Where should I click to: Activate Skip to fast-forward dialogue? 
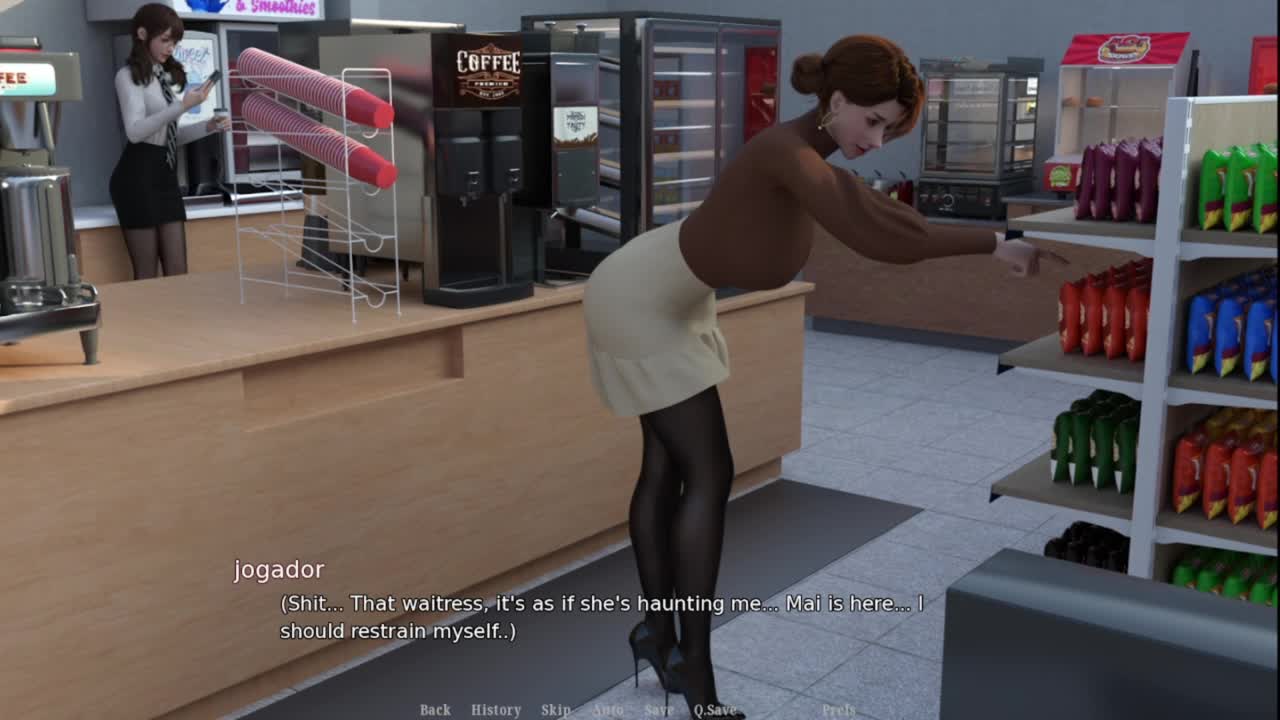(556, 710)
